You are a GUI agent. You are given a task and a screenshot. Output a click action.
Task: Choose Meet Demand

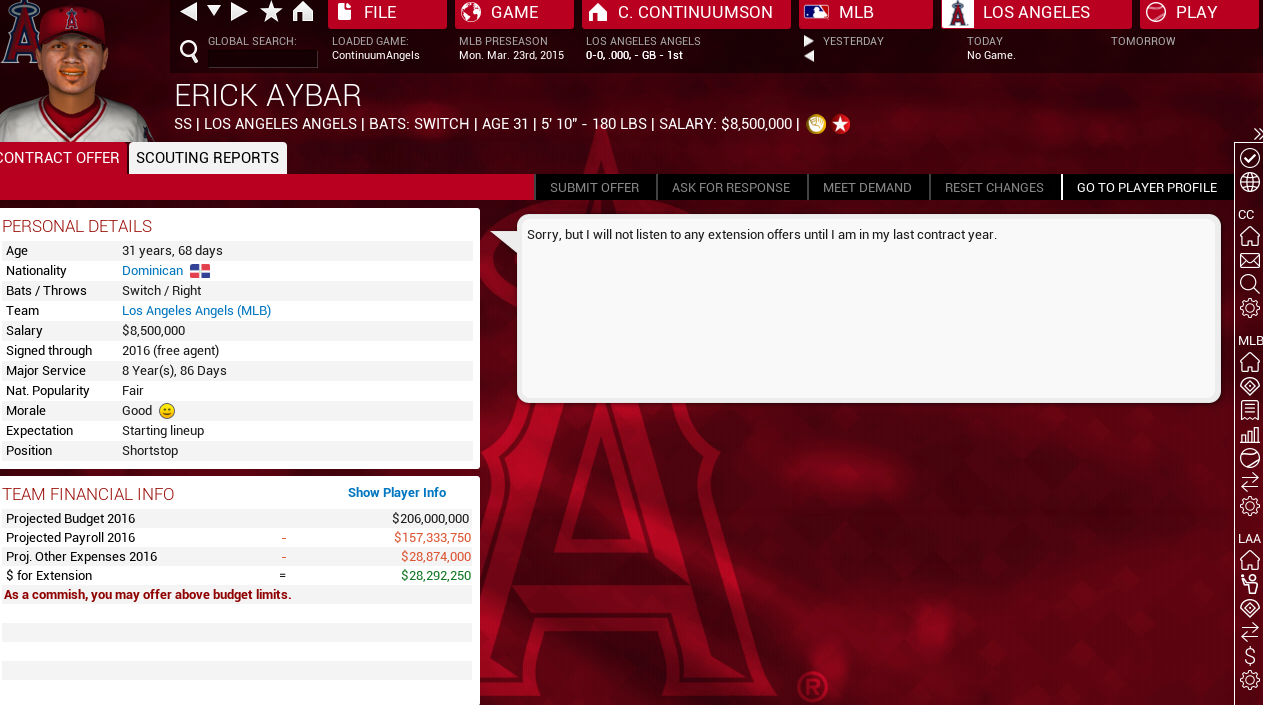[x=867, y=188]
